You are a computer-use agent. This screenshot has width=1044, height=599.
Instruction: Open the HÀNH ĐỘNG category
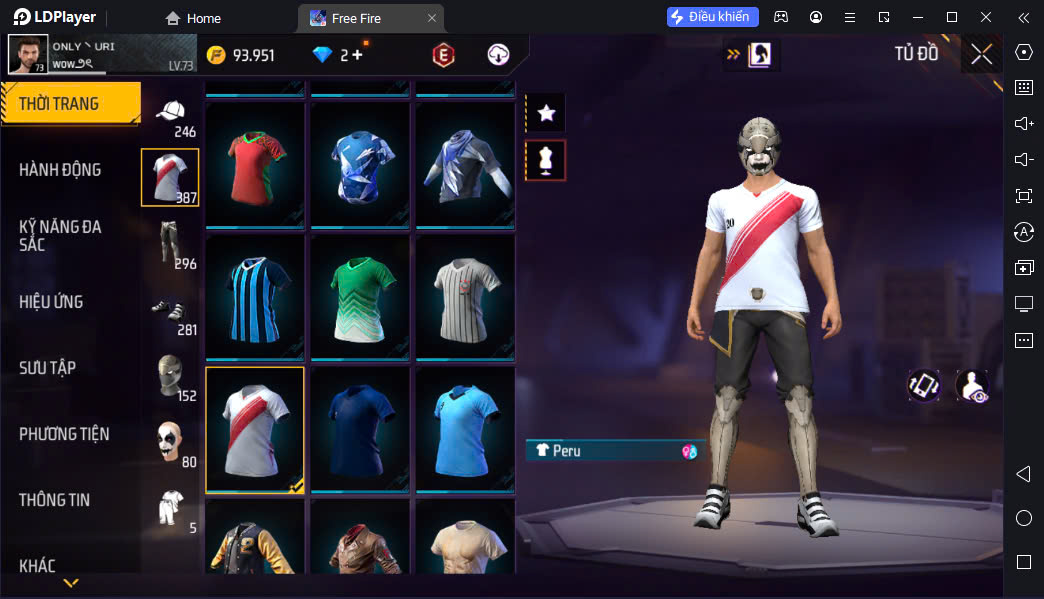pyautogui.click(x=60, y=170)
